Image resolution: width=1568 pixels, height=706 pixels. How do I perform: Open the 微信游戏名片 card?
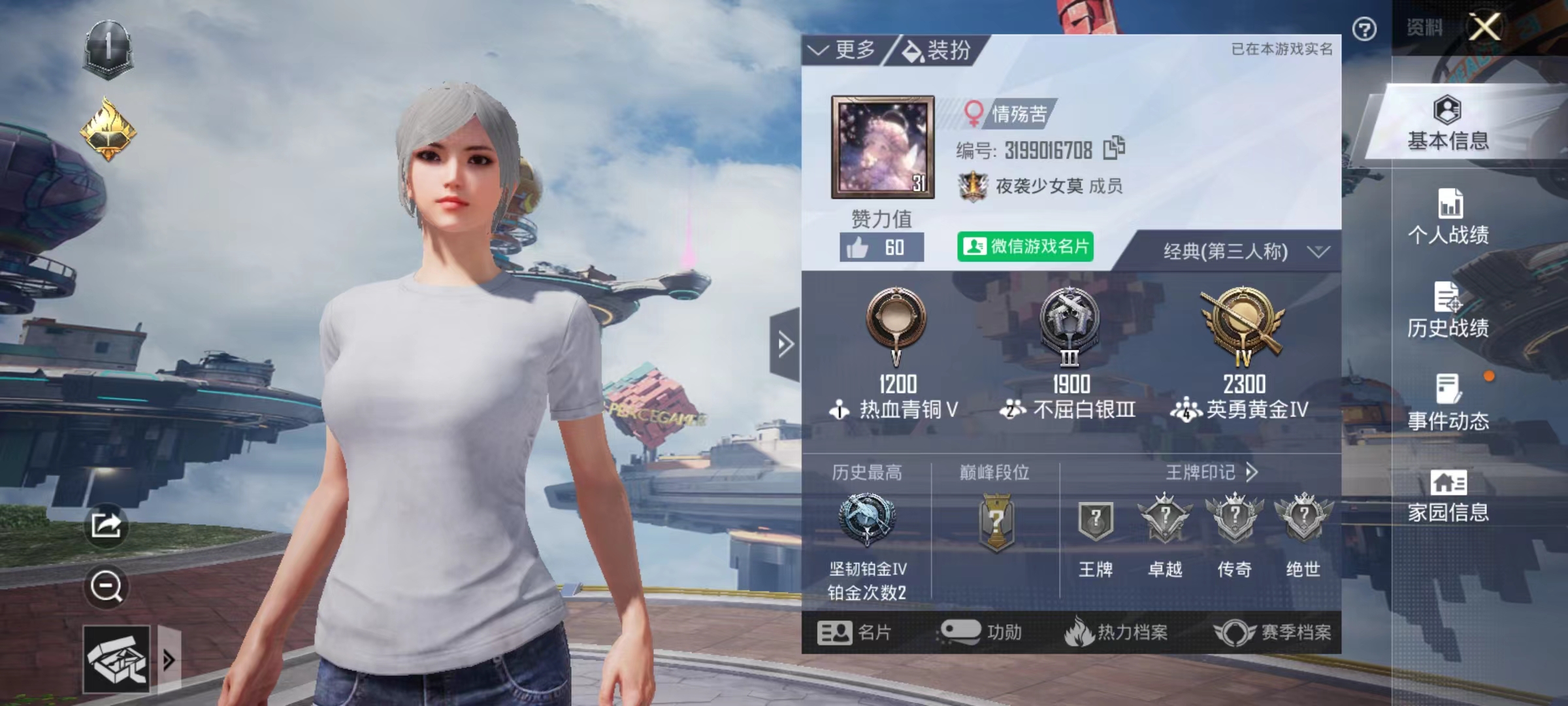click(1024, 246)
